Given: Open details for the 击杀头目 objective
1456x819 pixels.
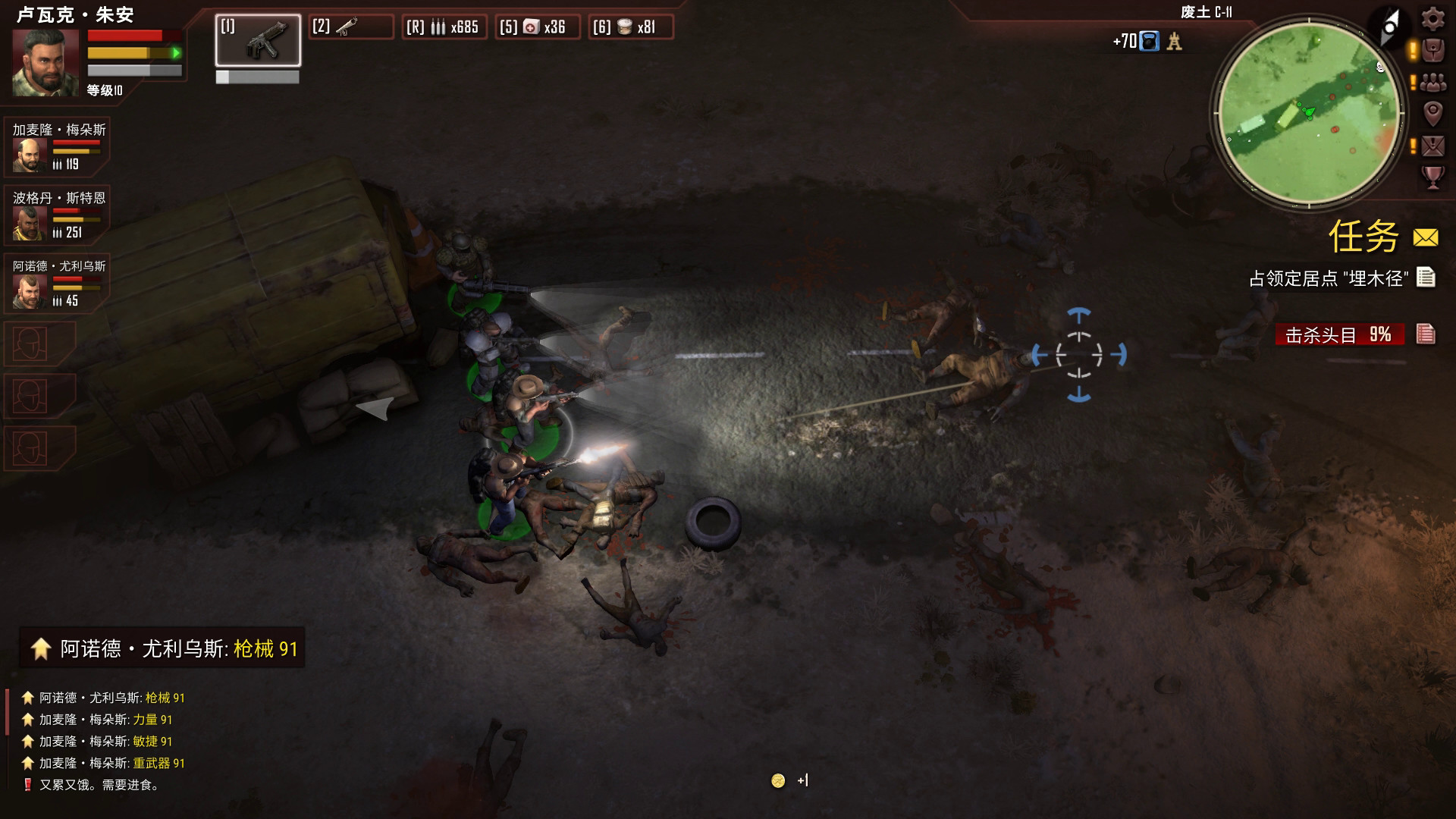Looking at the screenshot, I should pos(1426,334).
